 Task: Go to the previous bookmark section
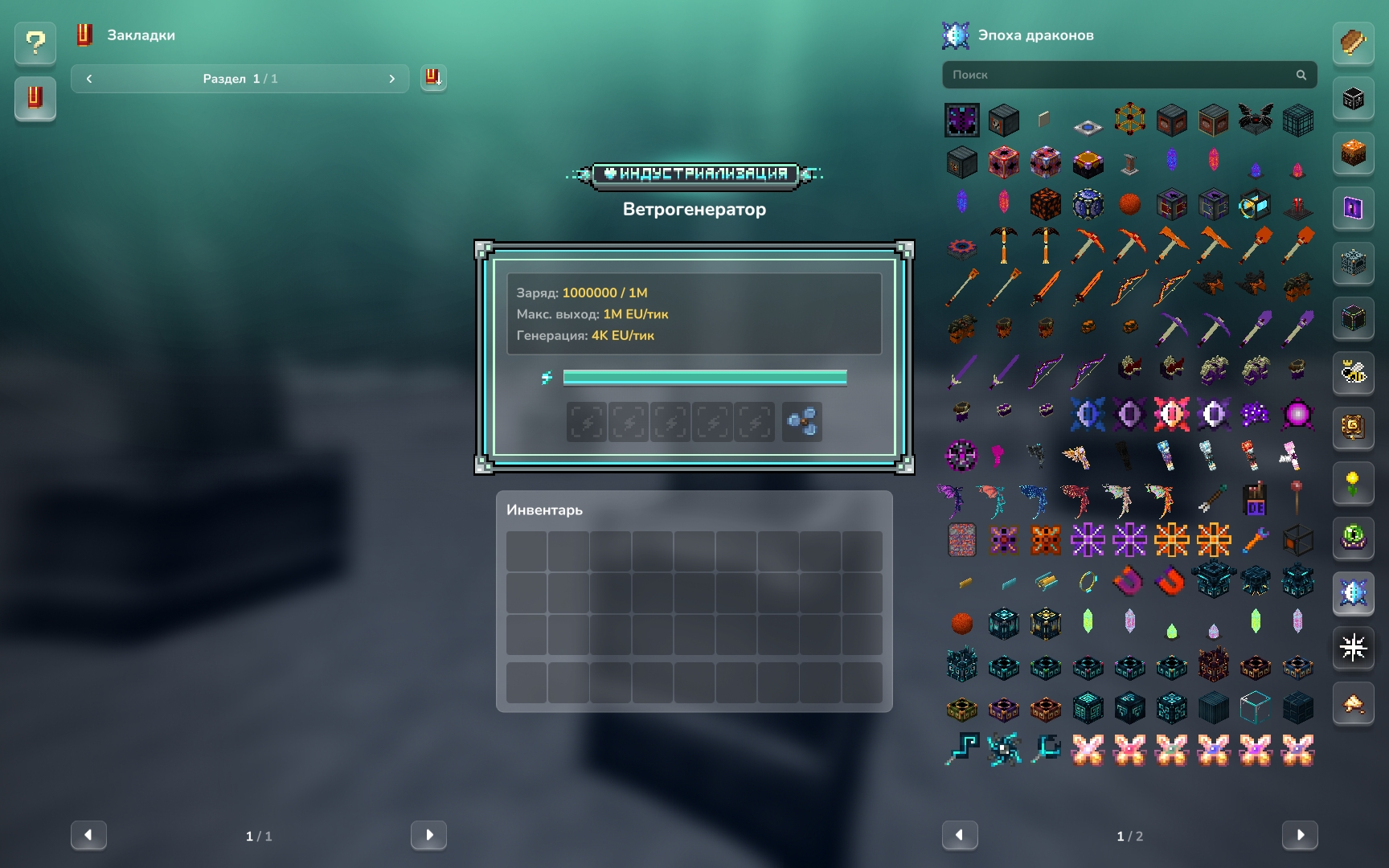89,79
